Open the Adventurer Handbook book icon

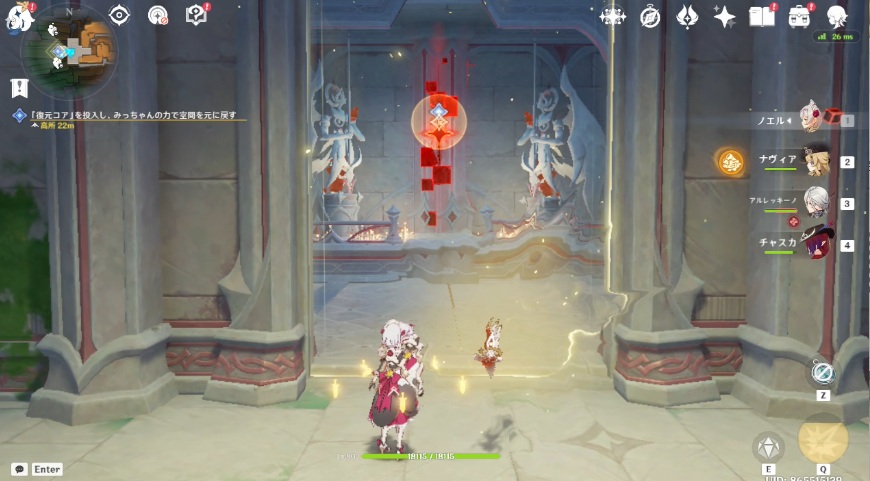tap(762, 16)
